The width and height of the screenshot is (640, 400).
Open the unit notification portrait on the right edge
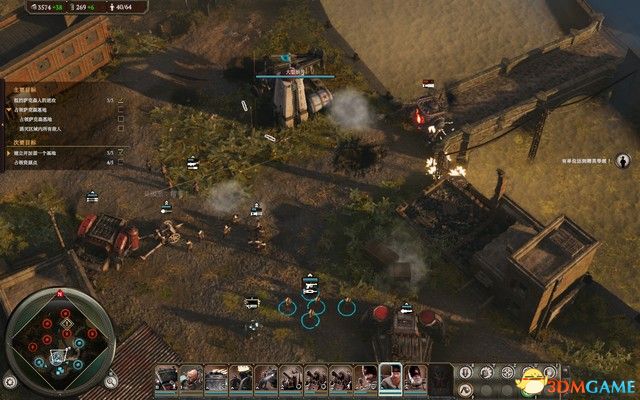621,160
